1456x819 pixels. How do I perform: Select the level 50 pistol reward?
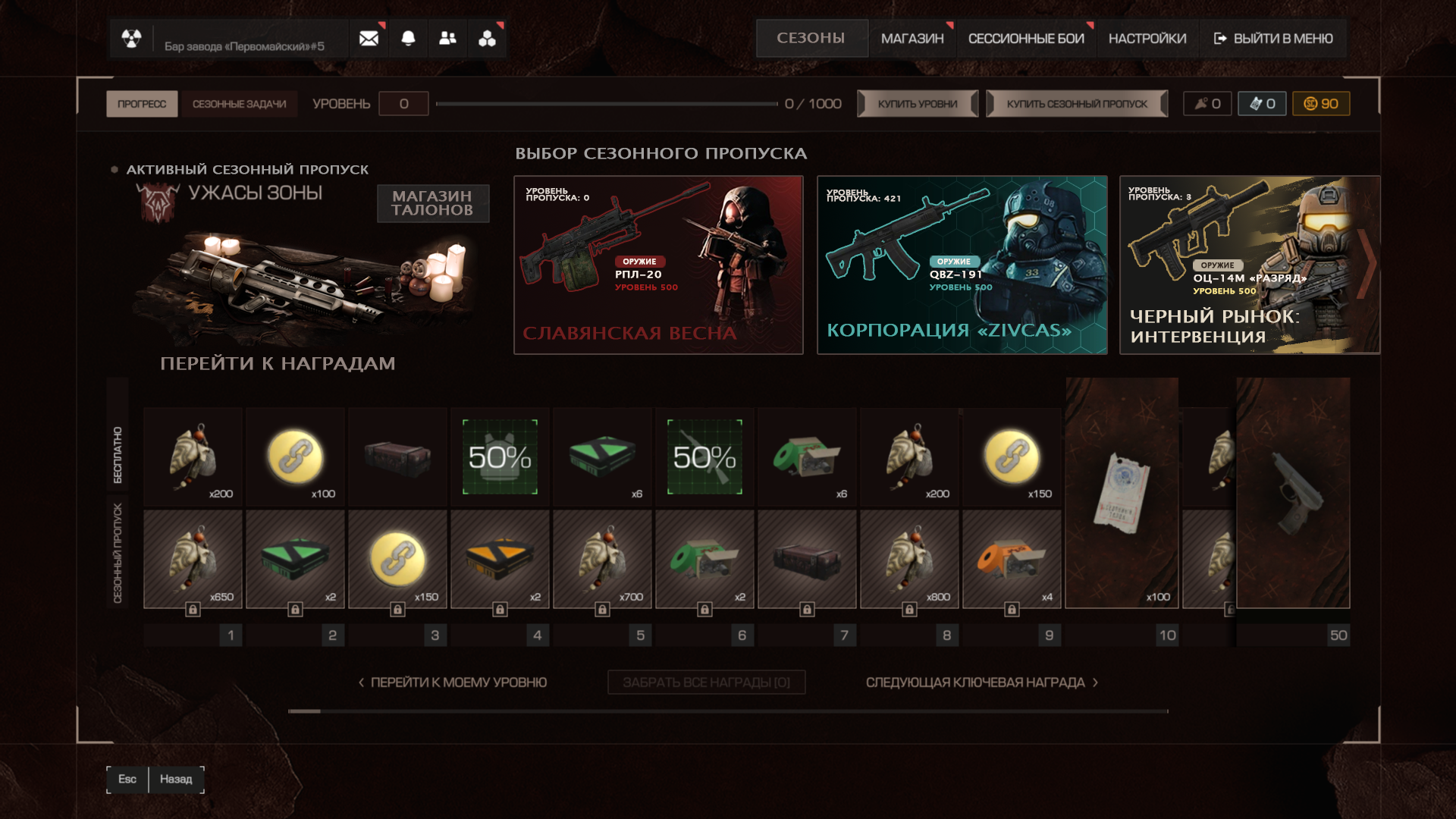(1293, 493)
